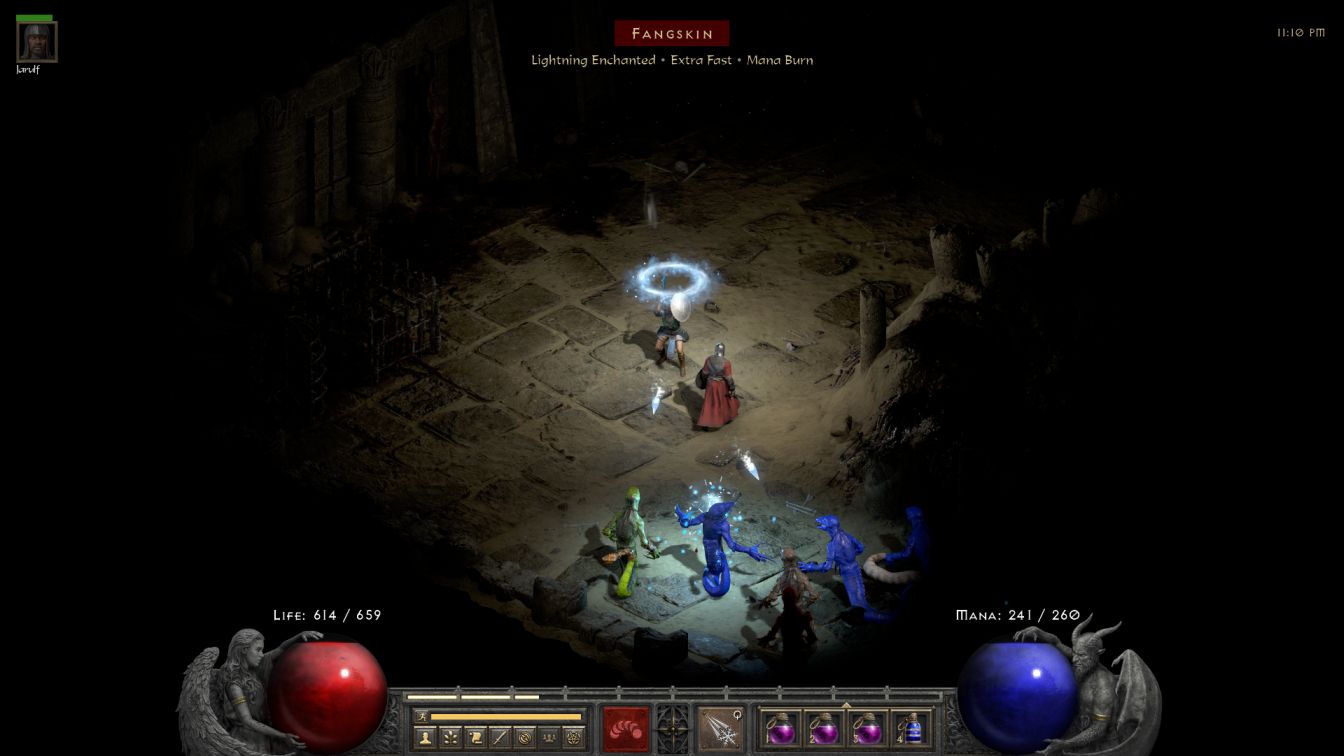Toggle the run/walk running-figure button
1344x756 pixels.
pos(422,716)
